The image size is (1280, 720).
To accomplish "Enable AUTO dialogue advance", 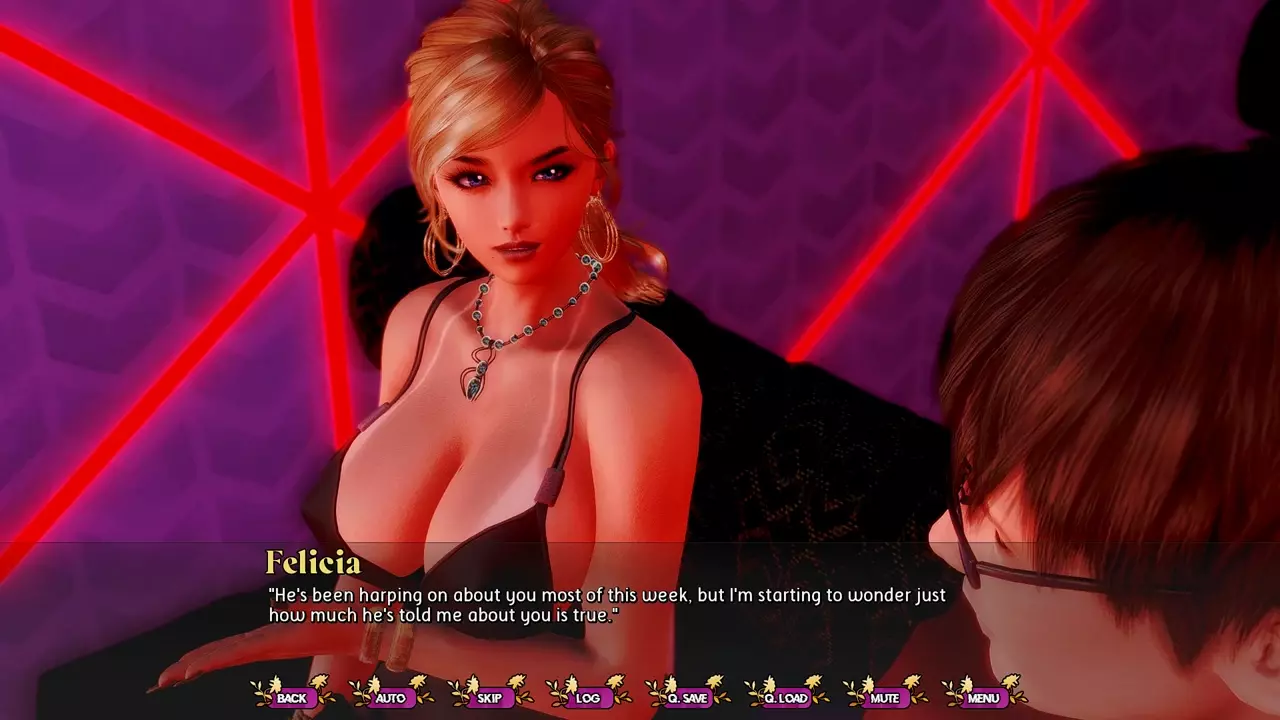I will [390, 698].
